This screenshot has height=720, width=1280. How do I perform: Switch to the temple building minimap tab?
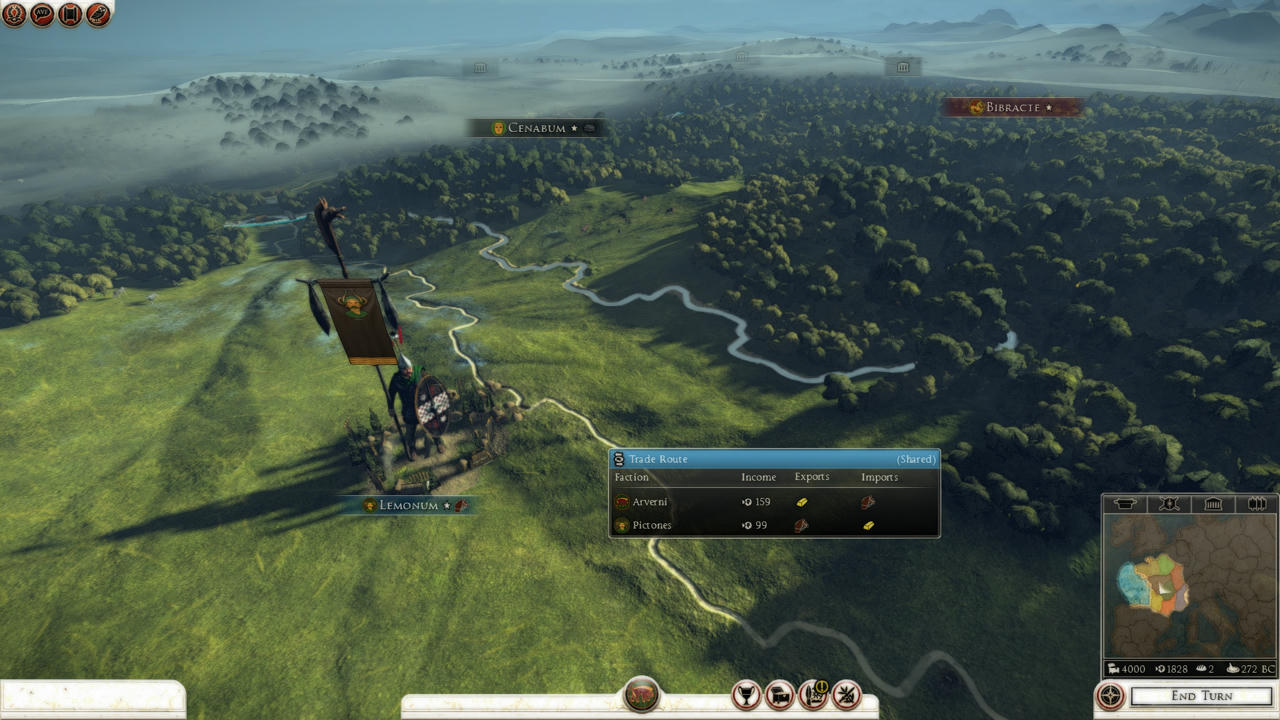[x=1212, y=504]
